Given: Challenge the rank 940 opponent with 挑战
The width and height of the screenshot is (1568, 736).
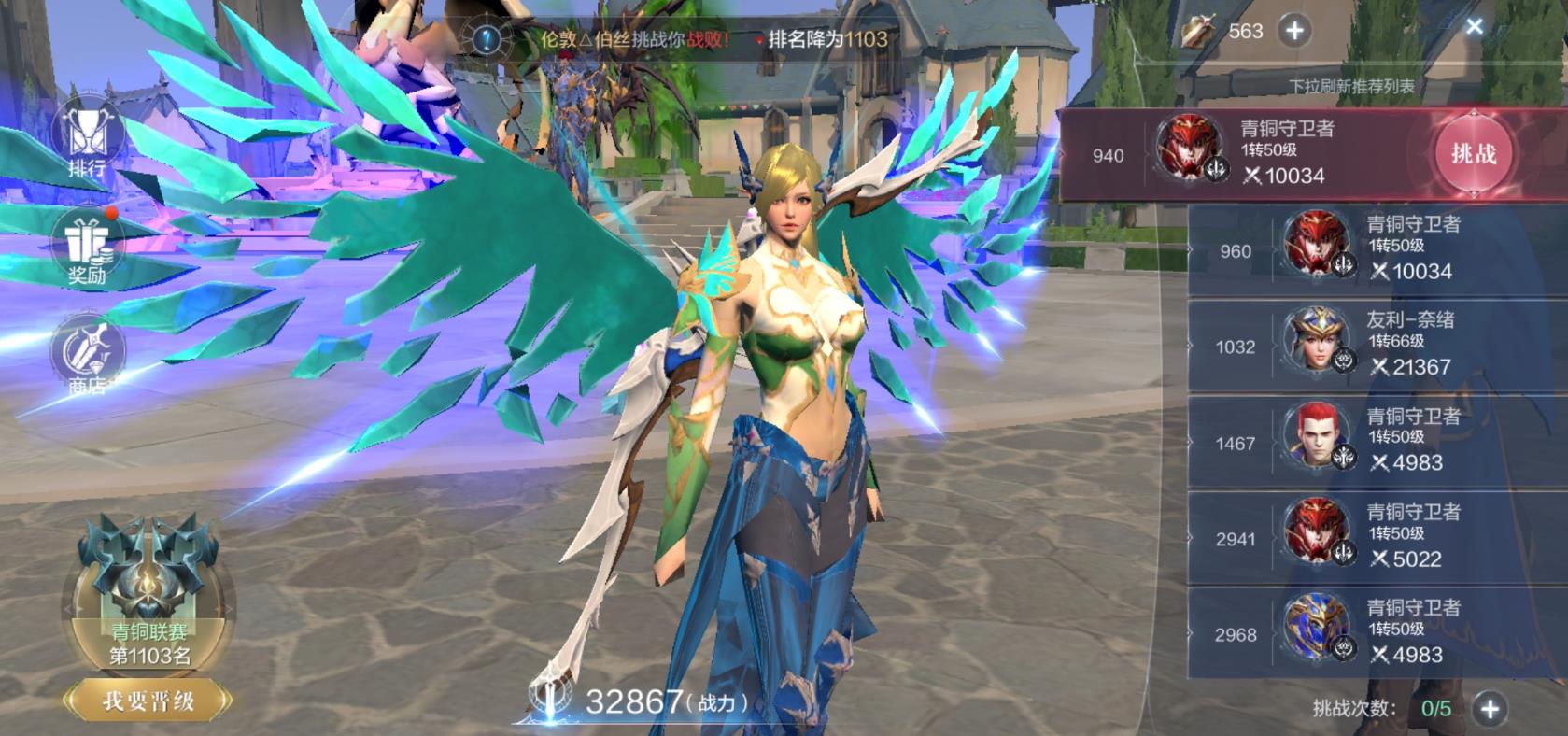Looking at the screenshot, I should tap(1473, 154).
